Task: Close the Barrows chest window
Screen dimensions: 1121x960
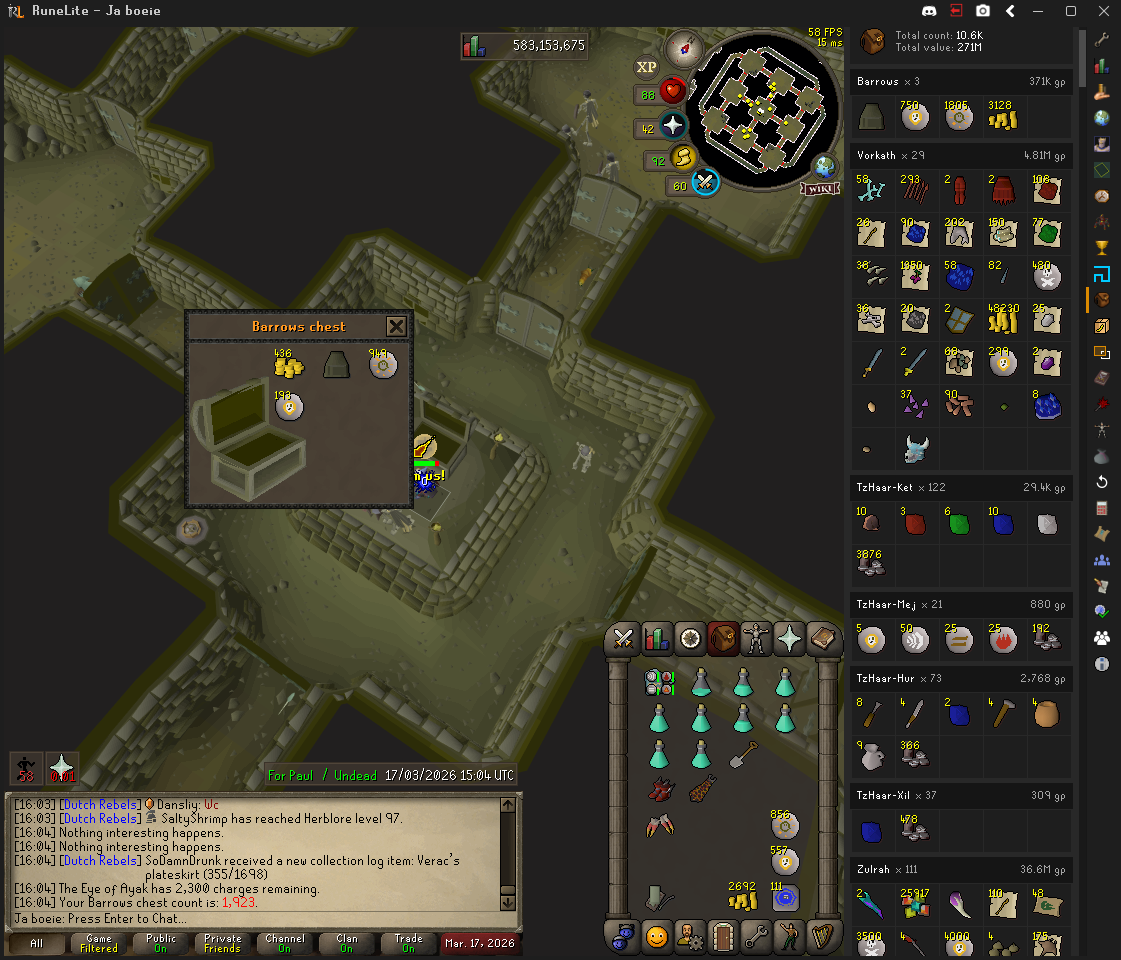Action: tap(396, 326)
